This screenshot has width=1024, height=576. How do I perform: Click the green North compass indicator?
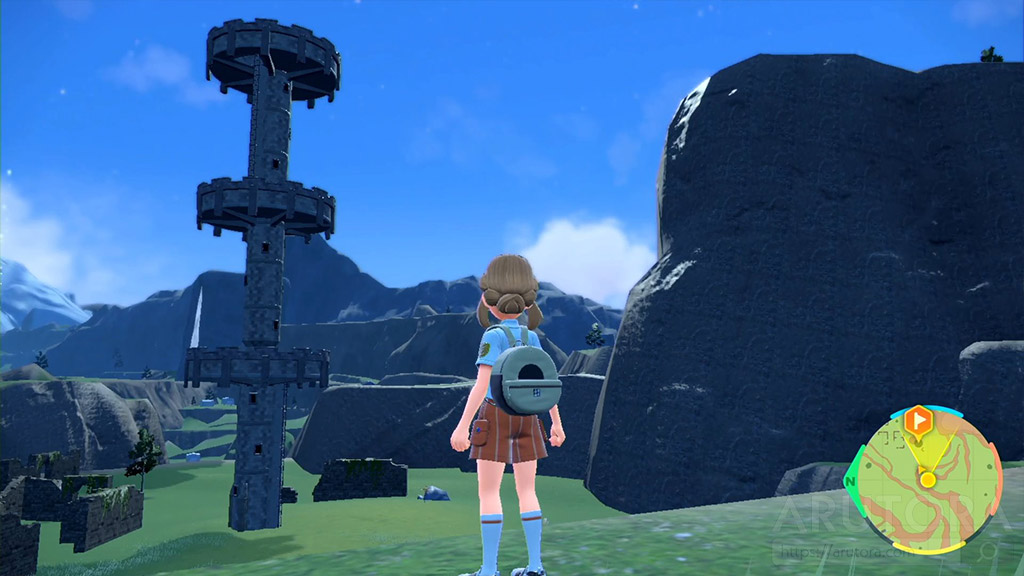(x=851, y=482)
